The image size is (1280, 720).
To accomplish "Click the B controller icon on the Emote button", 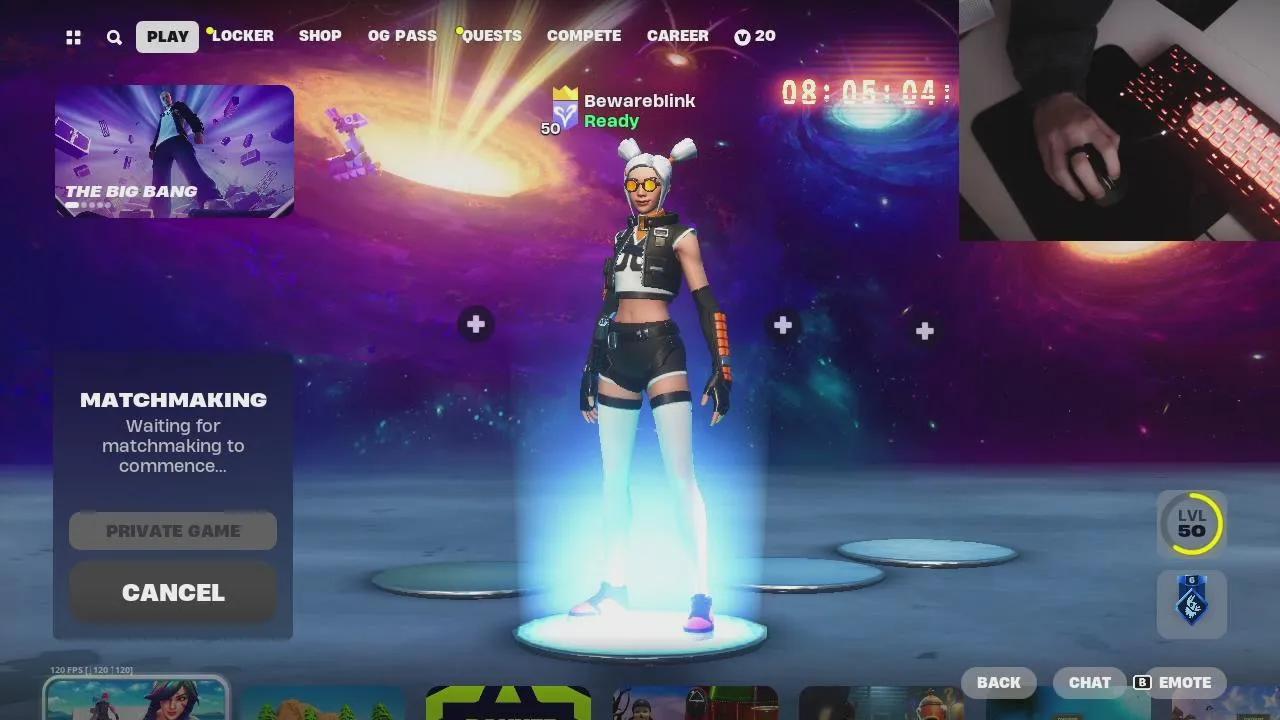I will point(1141,682).
